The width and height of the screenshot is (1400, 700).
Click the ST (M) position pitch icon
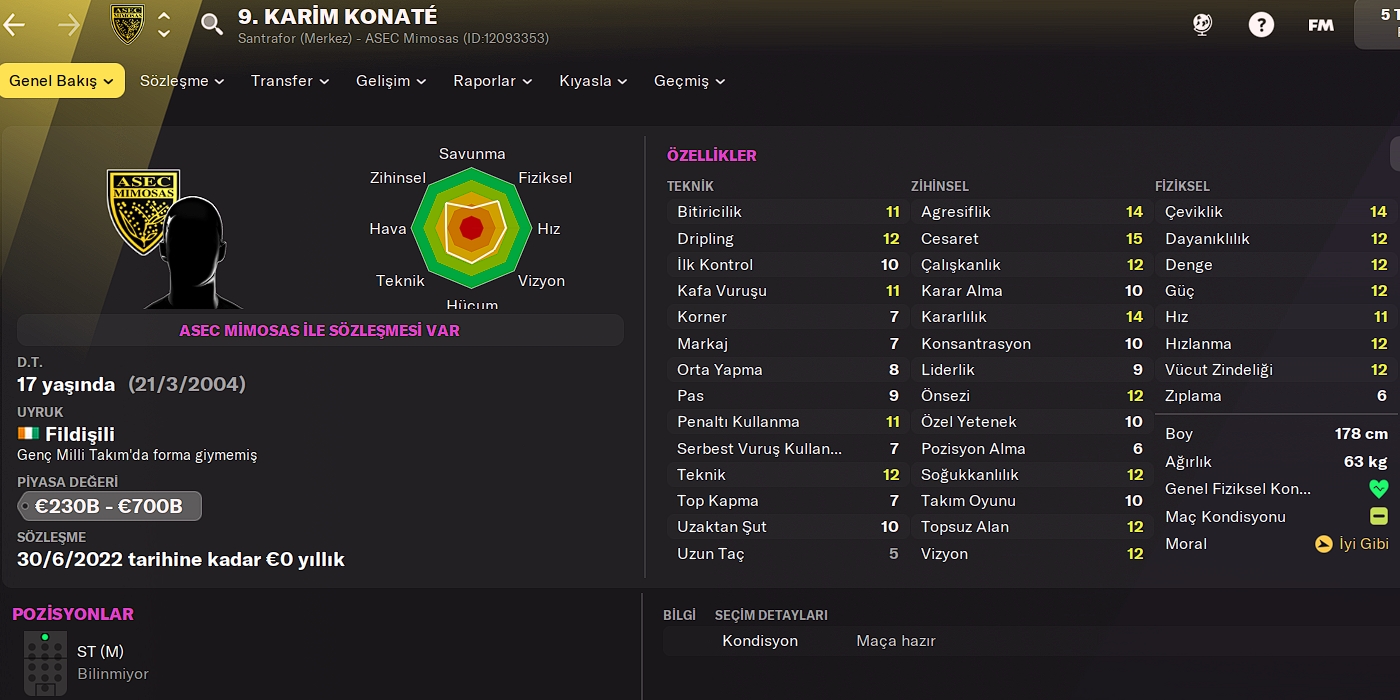click(x=45, y=662)
